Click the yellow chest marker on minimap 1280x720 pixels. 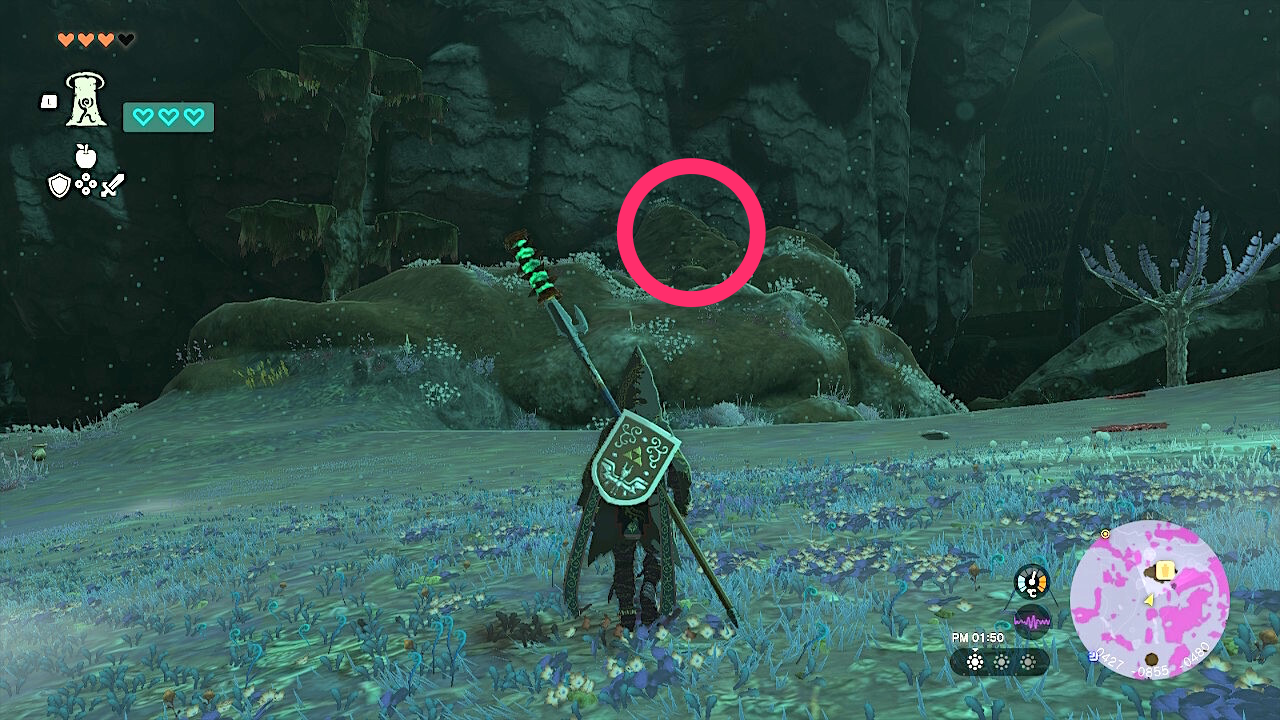pos(1164,570)
